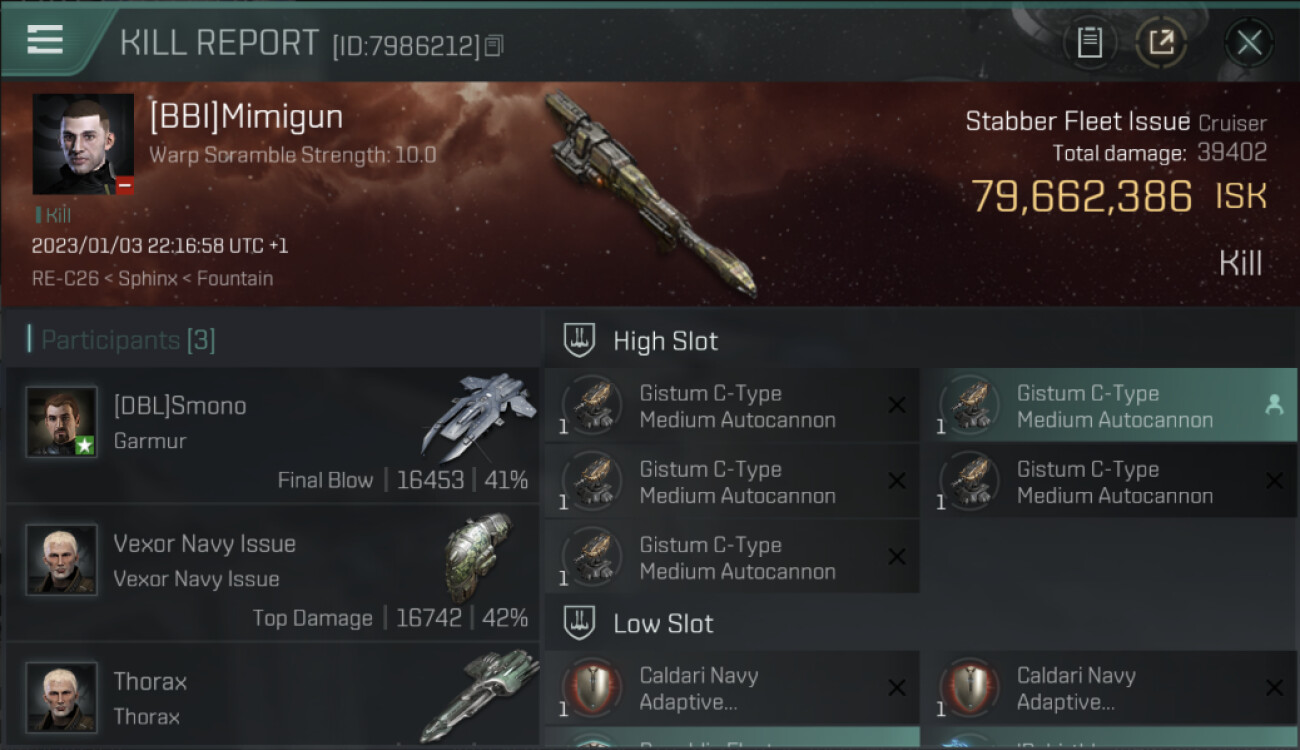1300x750 pixels.
Task: Select participant [DBL]Smono row
Action: point(272,435)
